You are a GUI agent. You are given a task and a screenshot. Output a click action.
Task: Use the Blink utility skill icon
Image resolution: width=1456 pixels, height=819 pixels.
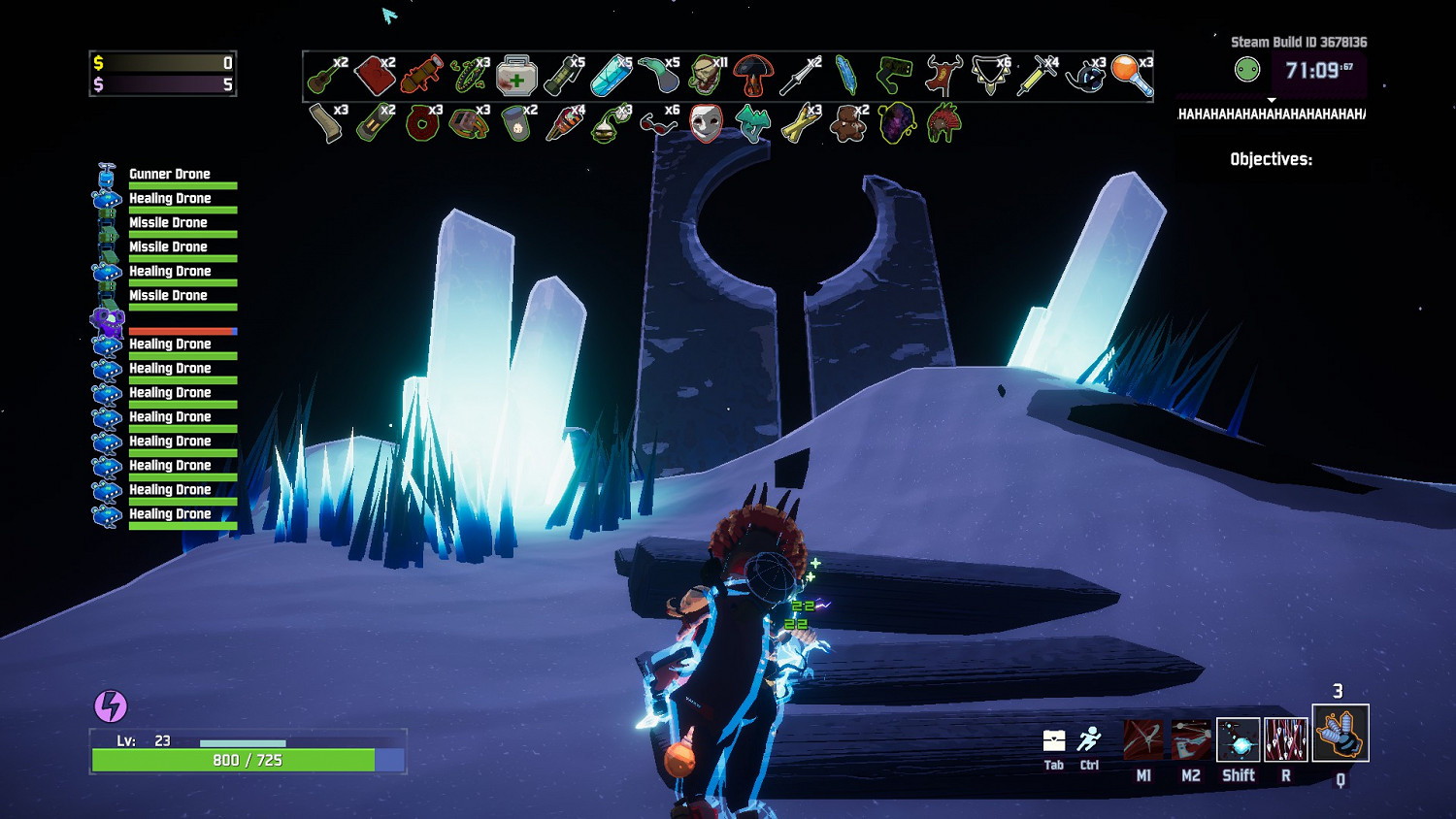tap(1239, 739)
